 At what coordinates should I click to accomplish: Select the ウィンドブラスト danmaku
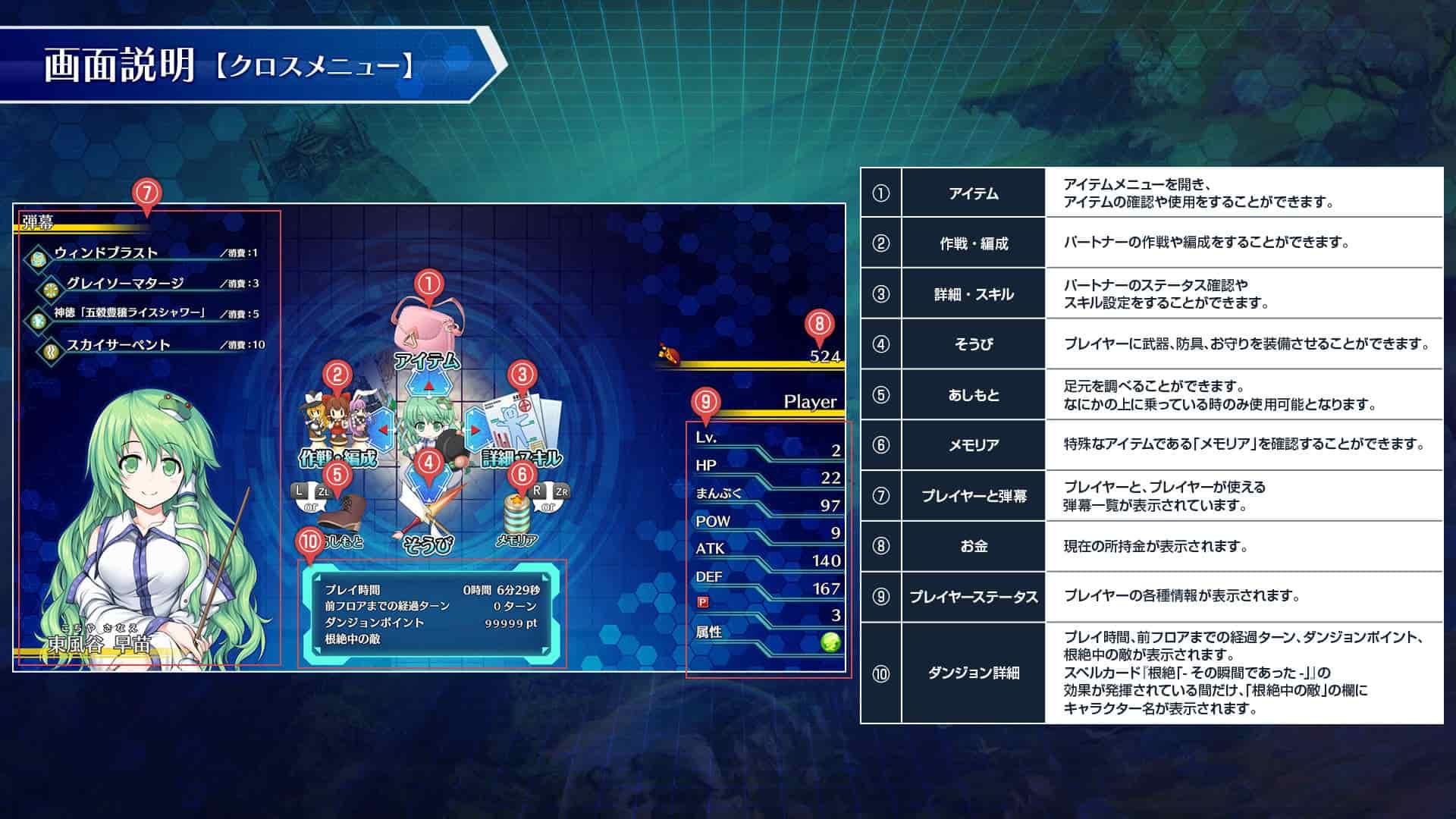[x=106, y=253]
